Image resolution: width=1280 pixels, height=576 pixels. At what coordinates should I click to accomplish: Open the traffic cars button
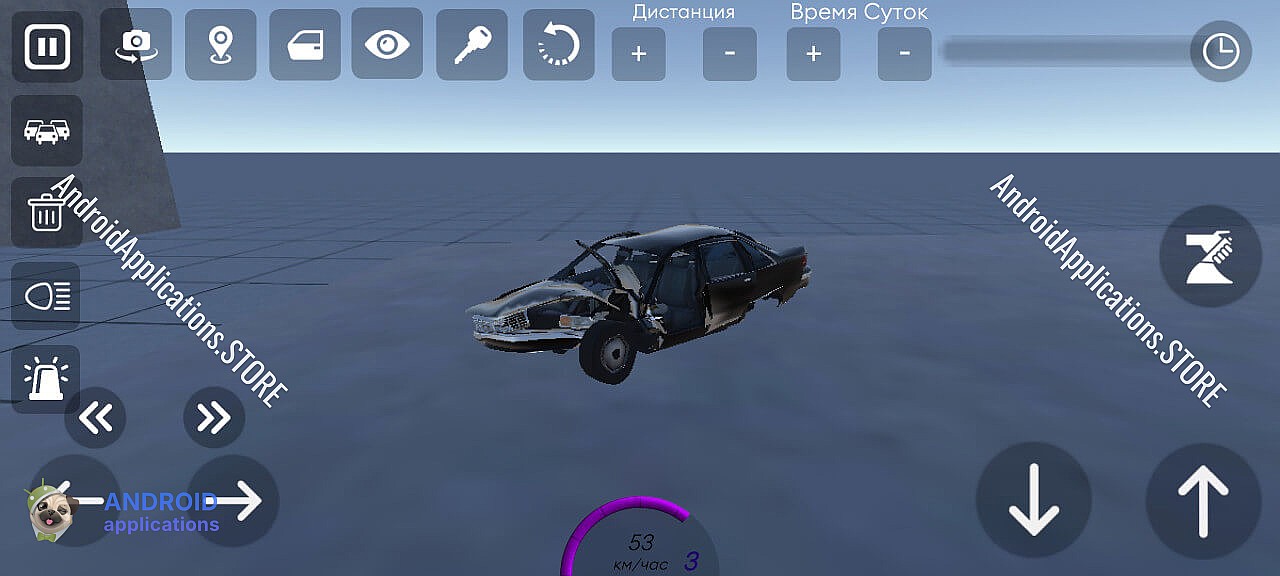pyautogui.click(x=47, y=131)
